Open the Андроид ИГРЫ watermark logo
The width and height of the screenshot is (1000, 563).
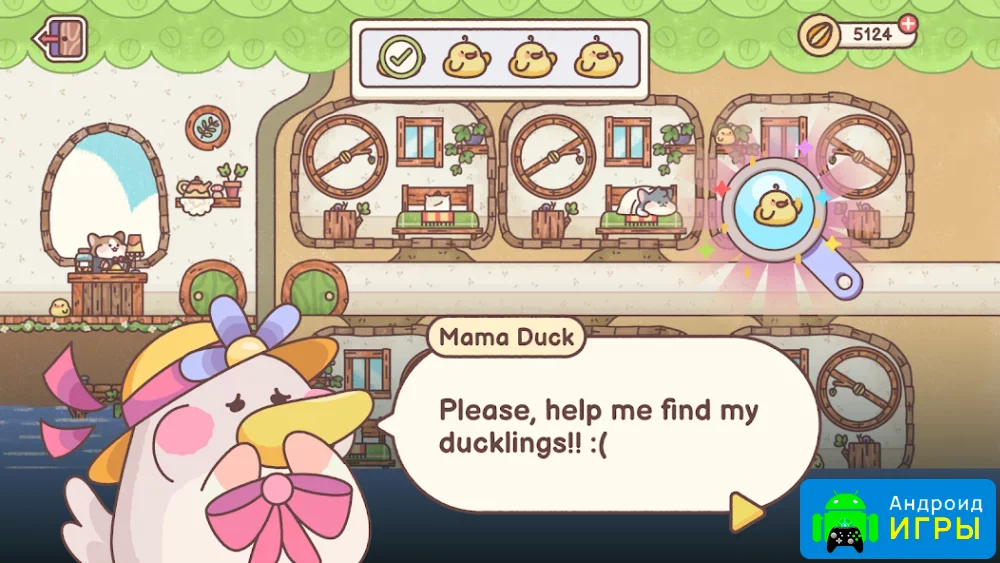pos(898,517)
